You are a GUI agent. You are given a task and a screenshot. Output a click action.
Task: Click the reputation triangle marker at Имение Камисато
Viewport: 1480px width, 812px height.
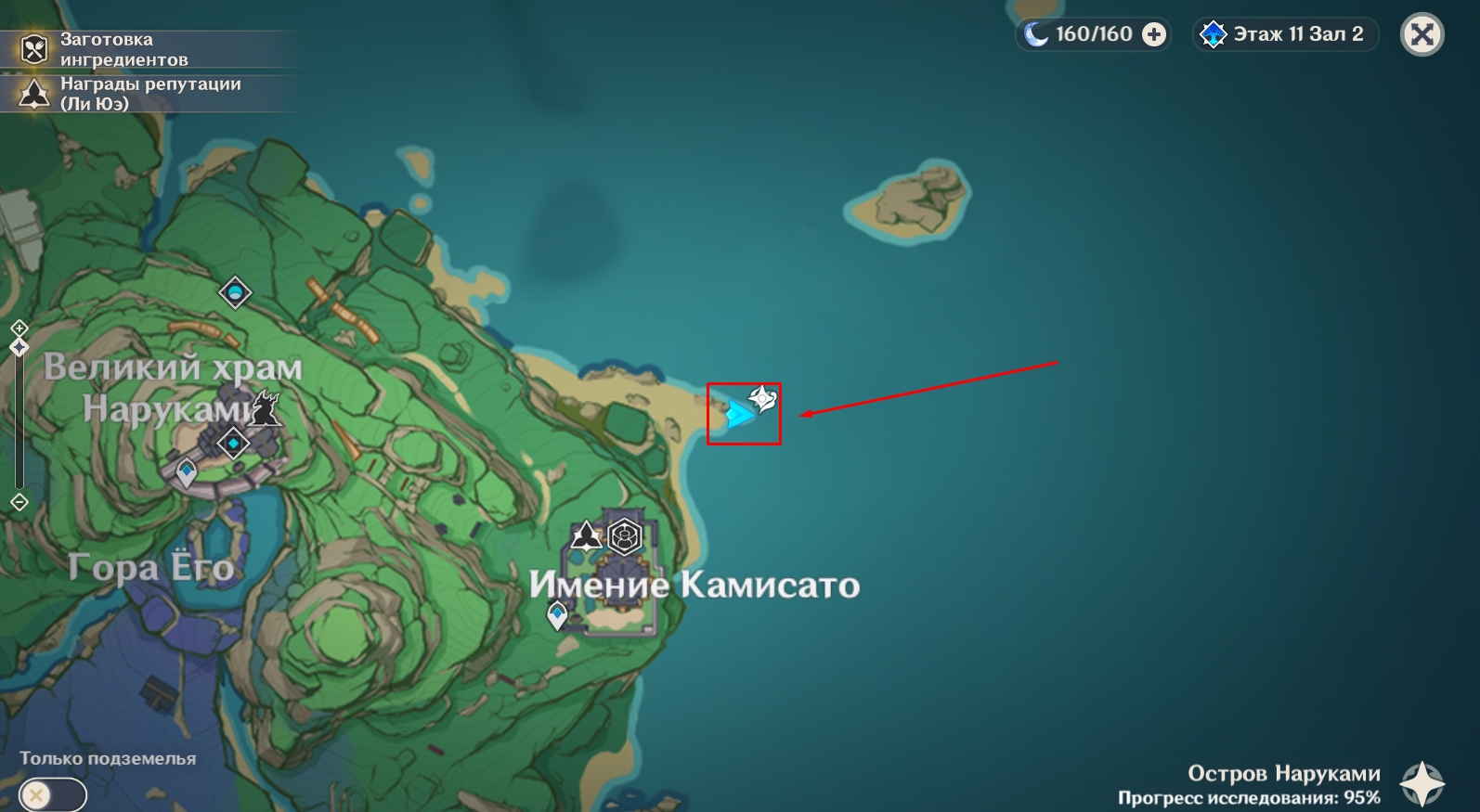coord(585,535)
